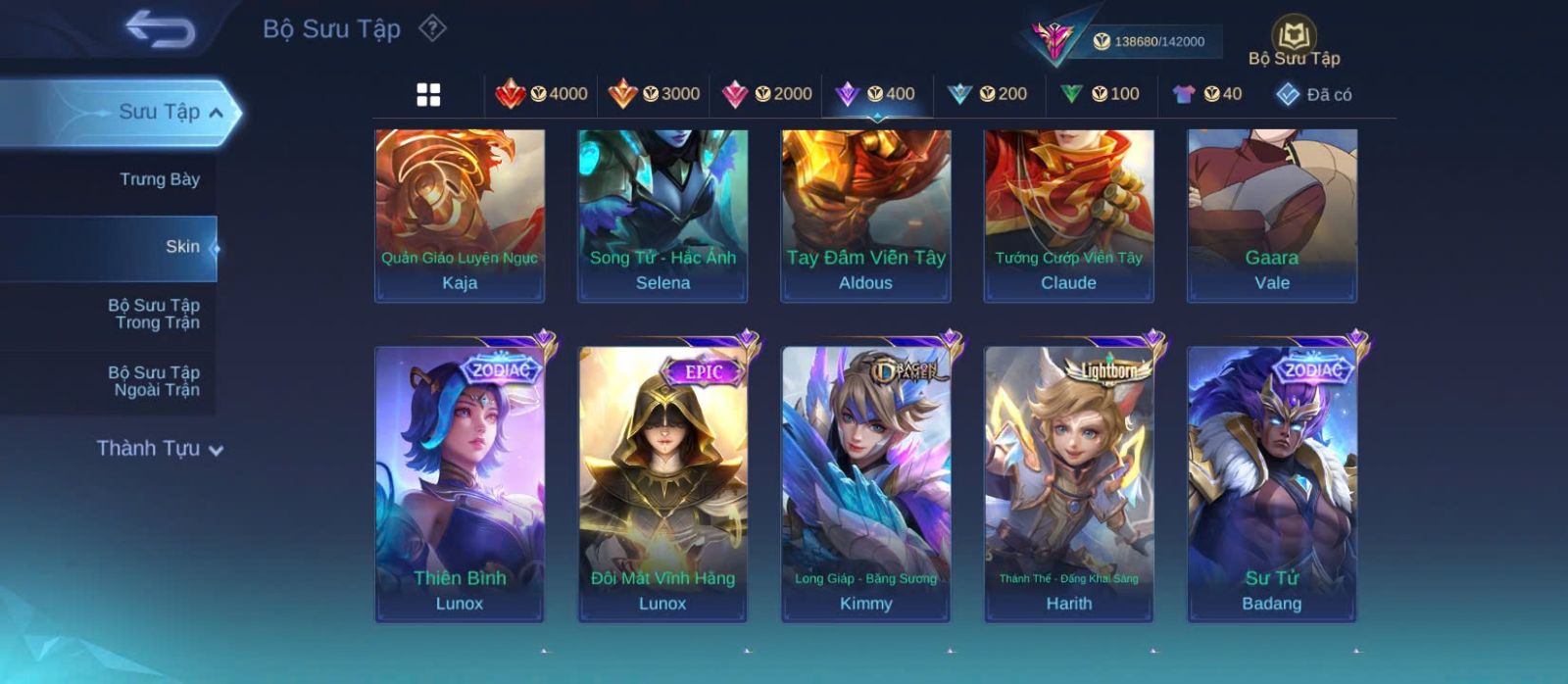This screenshot has height=684, width=1568.
Task: Open the collection help question mark
Action: (x=432, y=28)
